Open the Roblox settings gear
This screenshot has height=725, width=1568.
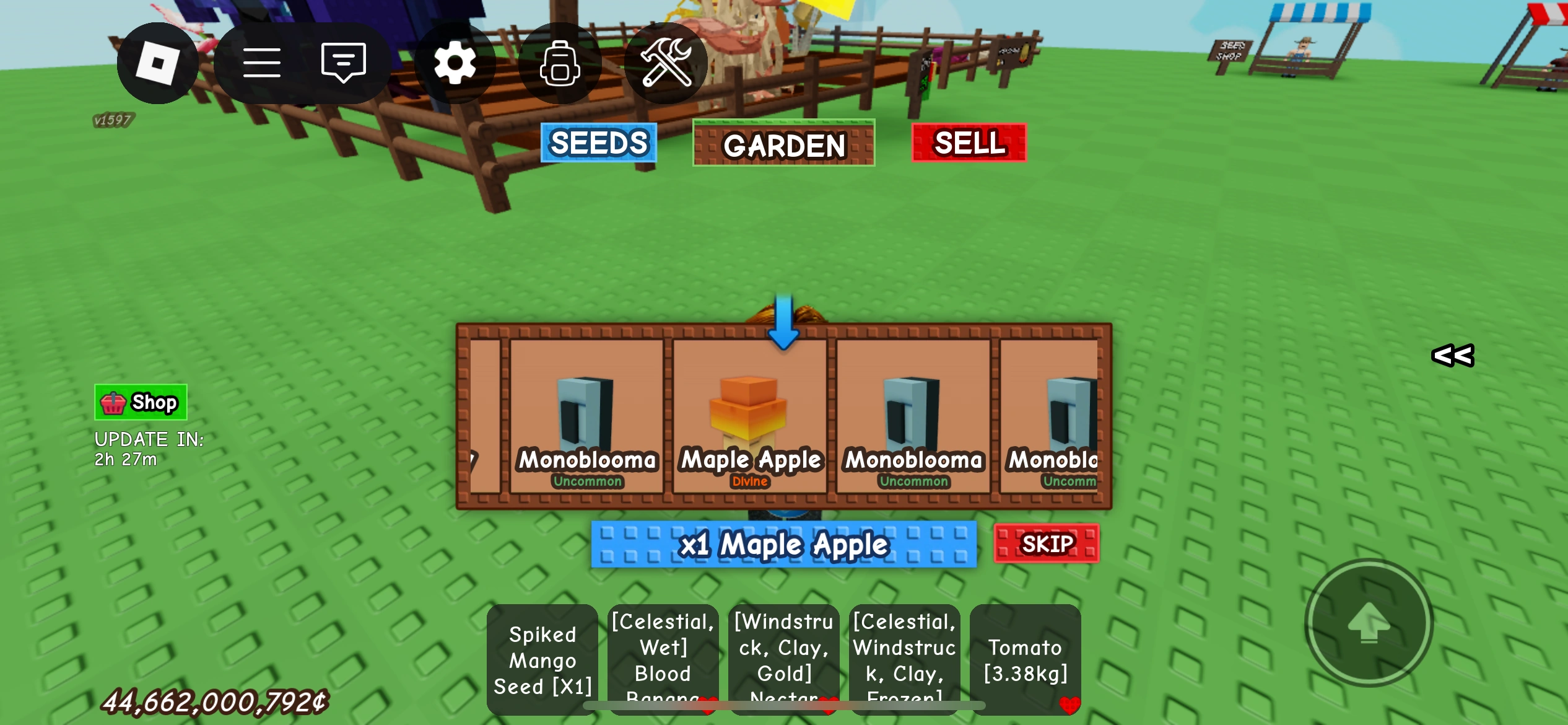pos(455,63)
